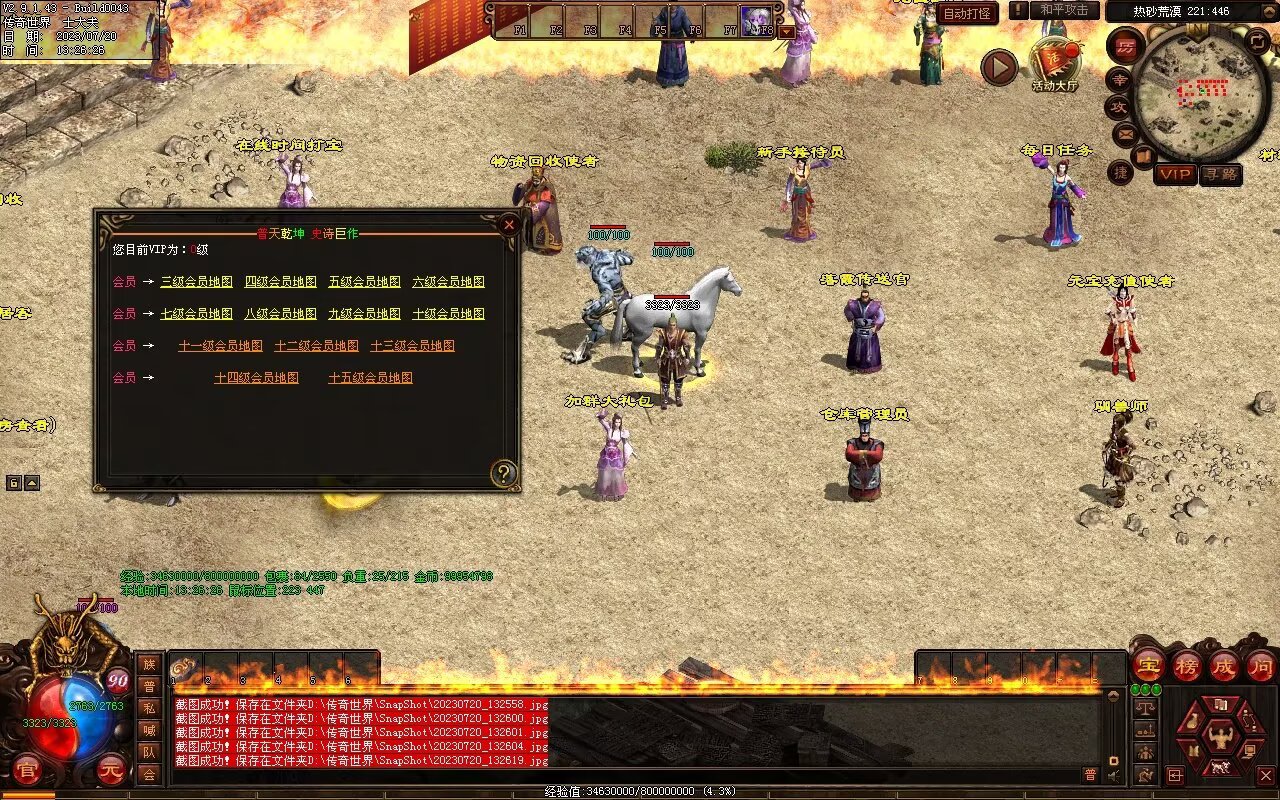Select 十一级会员地图 link
1280x800 pixels.
(220, 346)
